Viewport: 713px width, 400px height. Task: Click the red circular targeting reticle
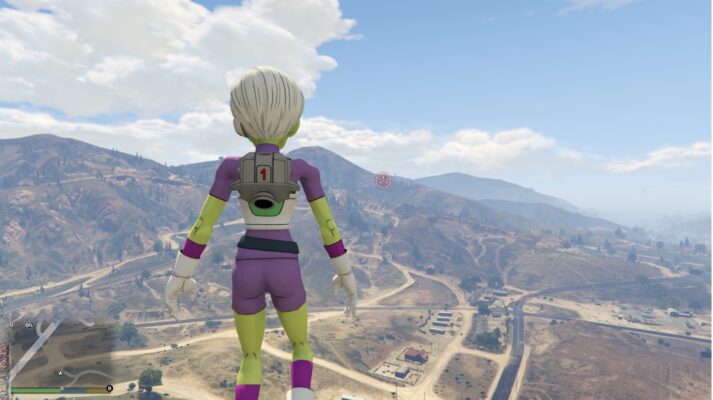(x=383, y=180)
